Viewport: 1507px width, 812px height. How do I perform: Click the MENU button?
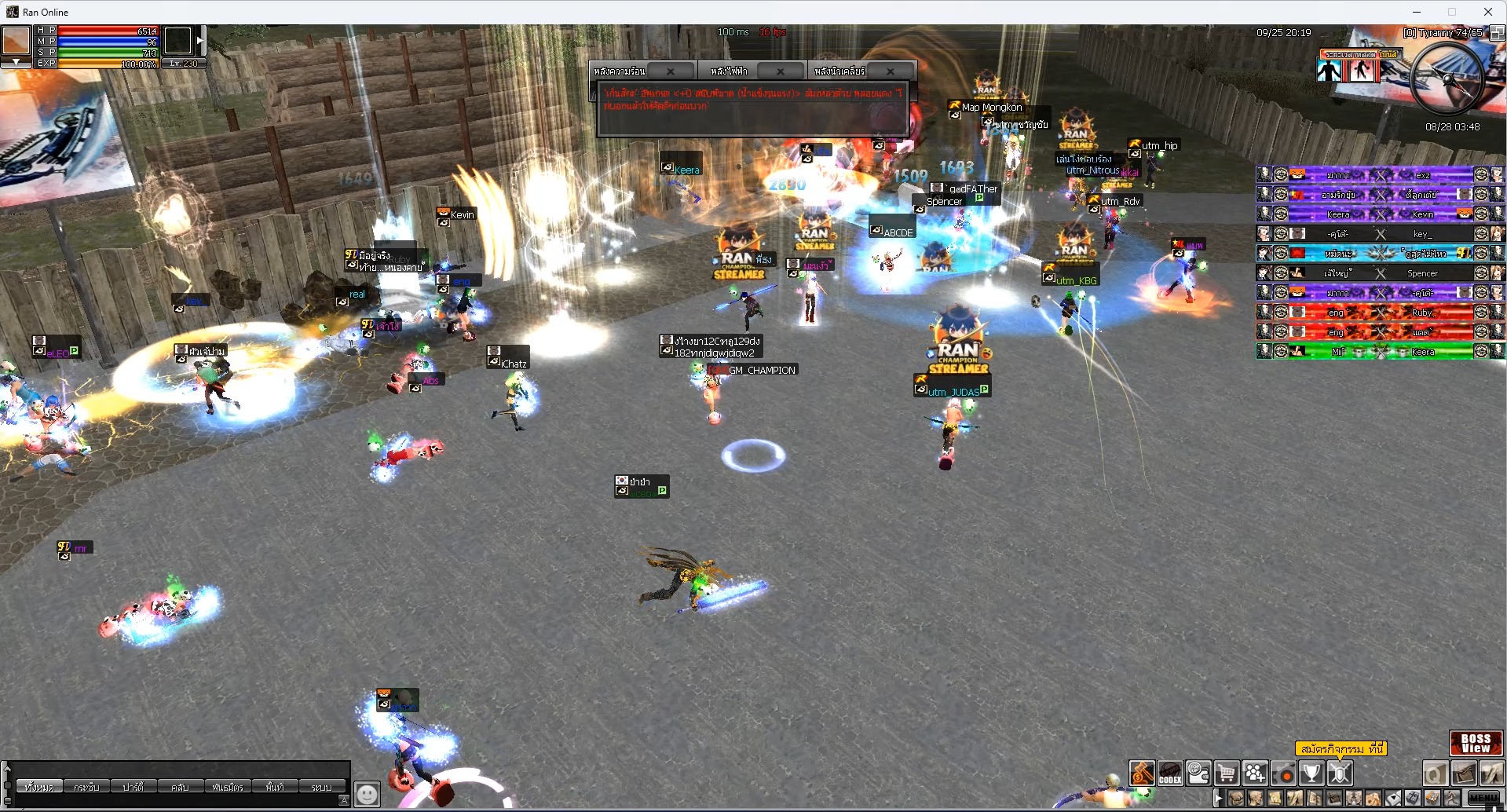click(1483, 798)
